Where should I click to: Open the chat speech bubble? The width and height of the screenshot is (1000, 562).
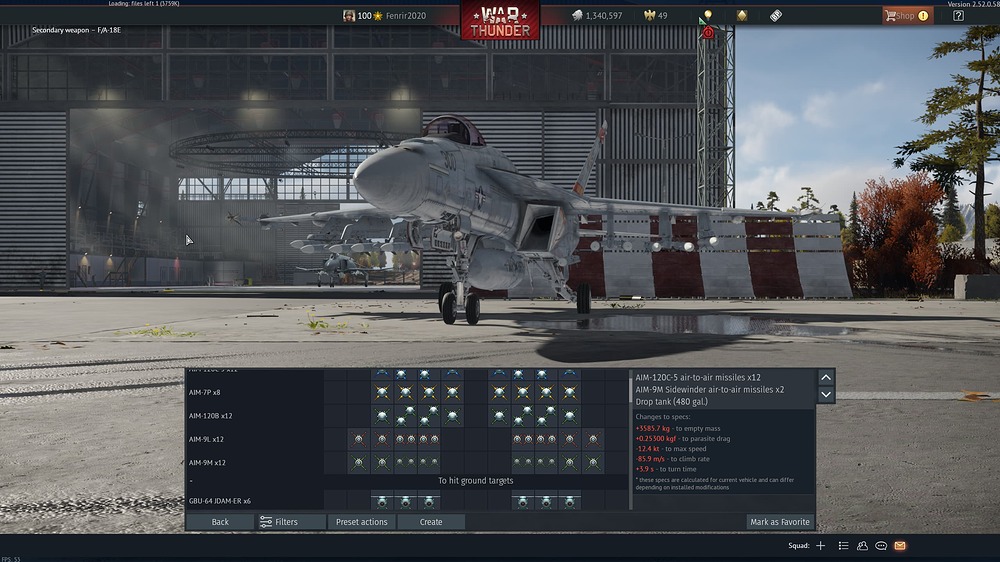click(x=881, y=546)
